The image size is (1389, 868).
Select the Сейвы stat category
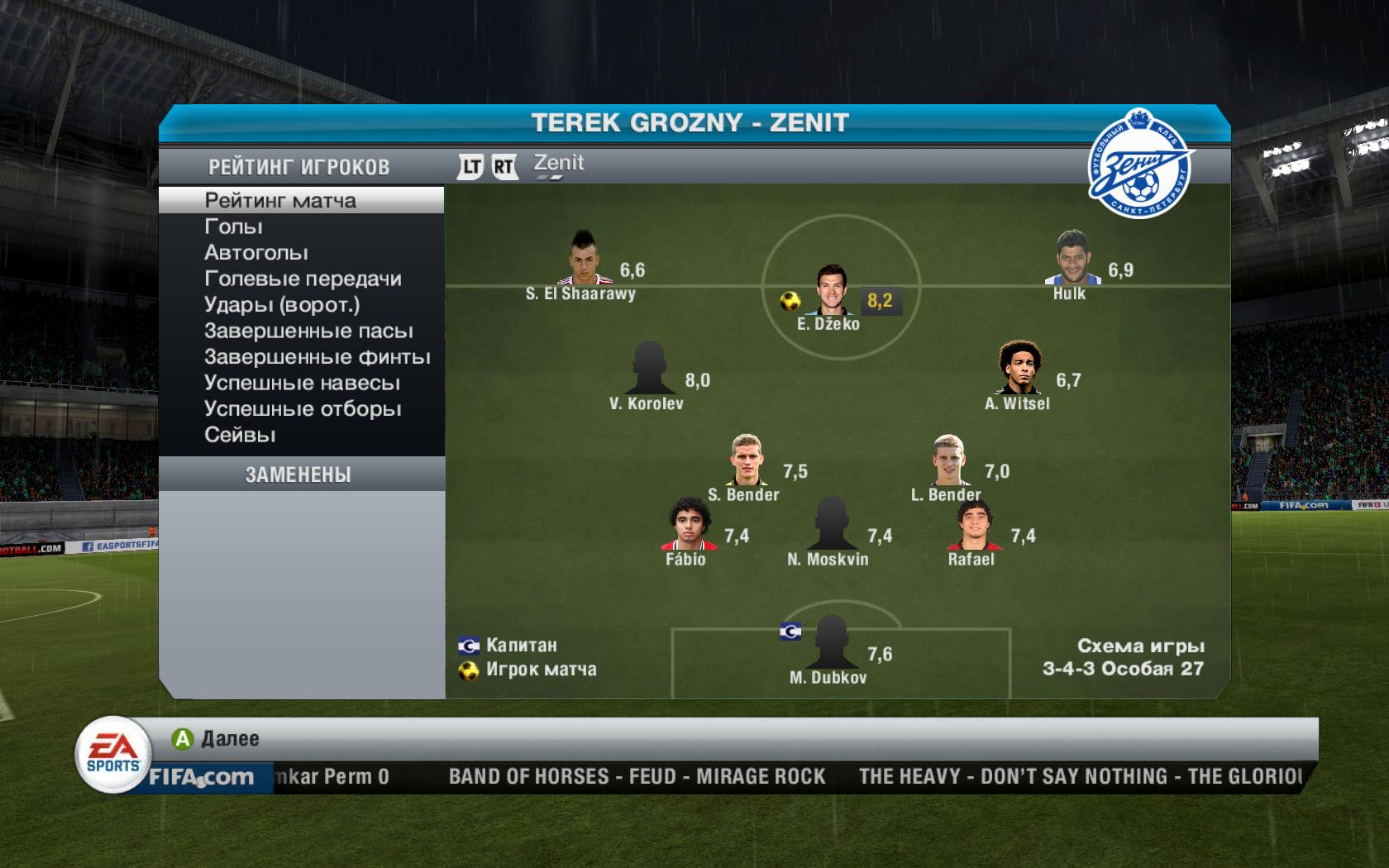click(x=240, y=435)
